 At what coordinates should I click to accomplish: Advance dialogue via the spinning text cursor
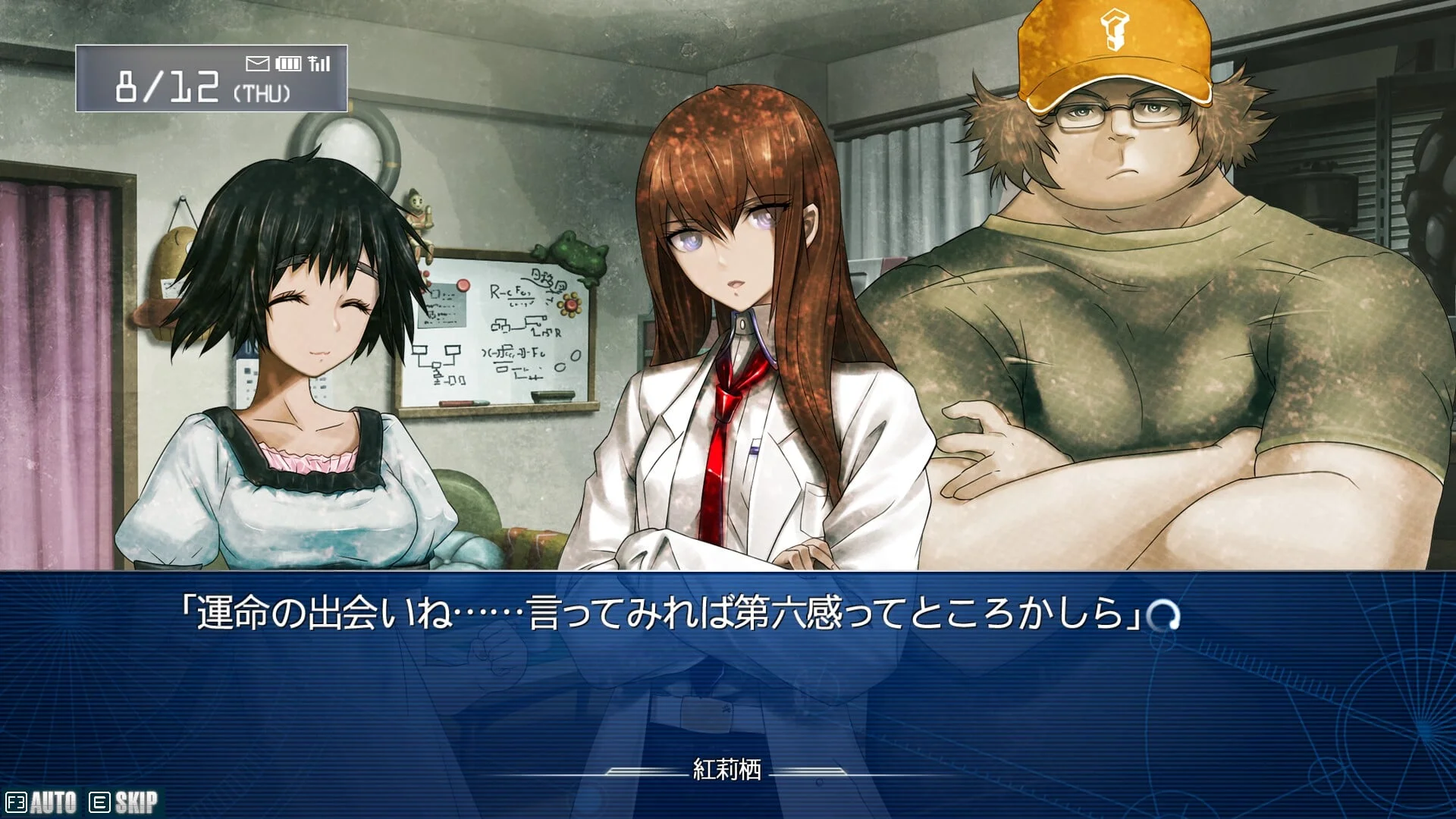click(1163, 615)
